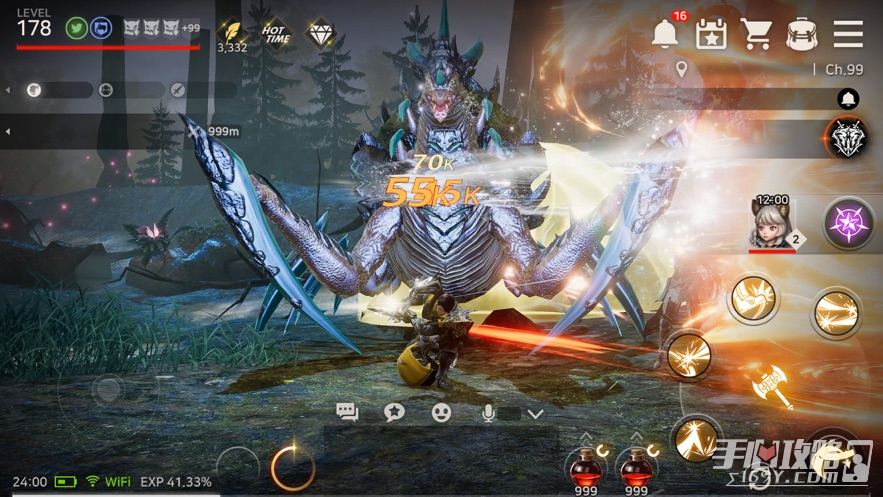
Task: Tap the orange ring button at bottom
Action: tap(292, 466)
